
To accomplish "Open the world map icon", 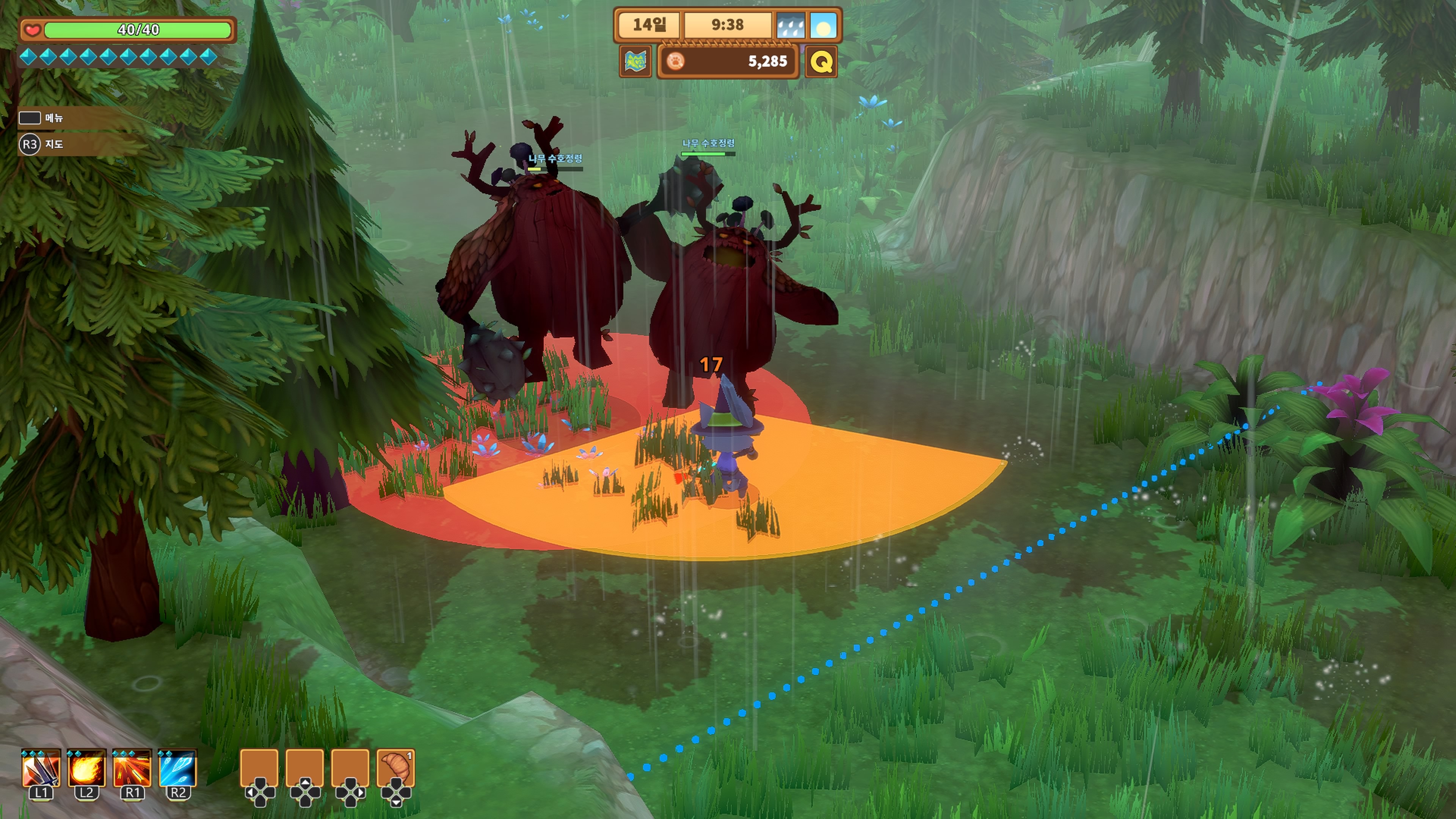I will [x=635, y=61].
